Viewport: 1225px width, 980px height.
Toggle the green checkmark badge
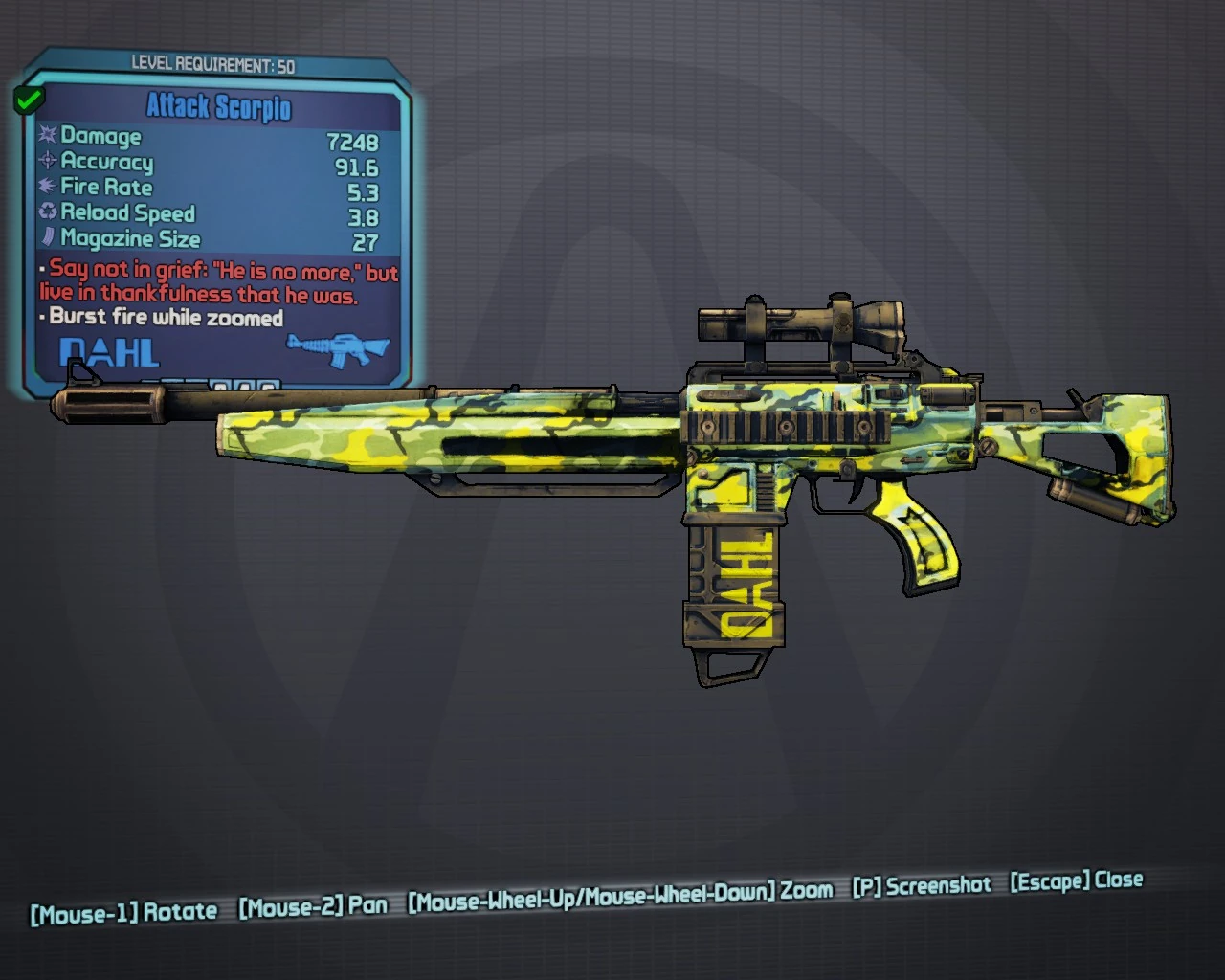tap(29, 99)
